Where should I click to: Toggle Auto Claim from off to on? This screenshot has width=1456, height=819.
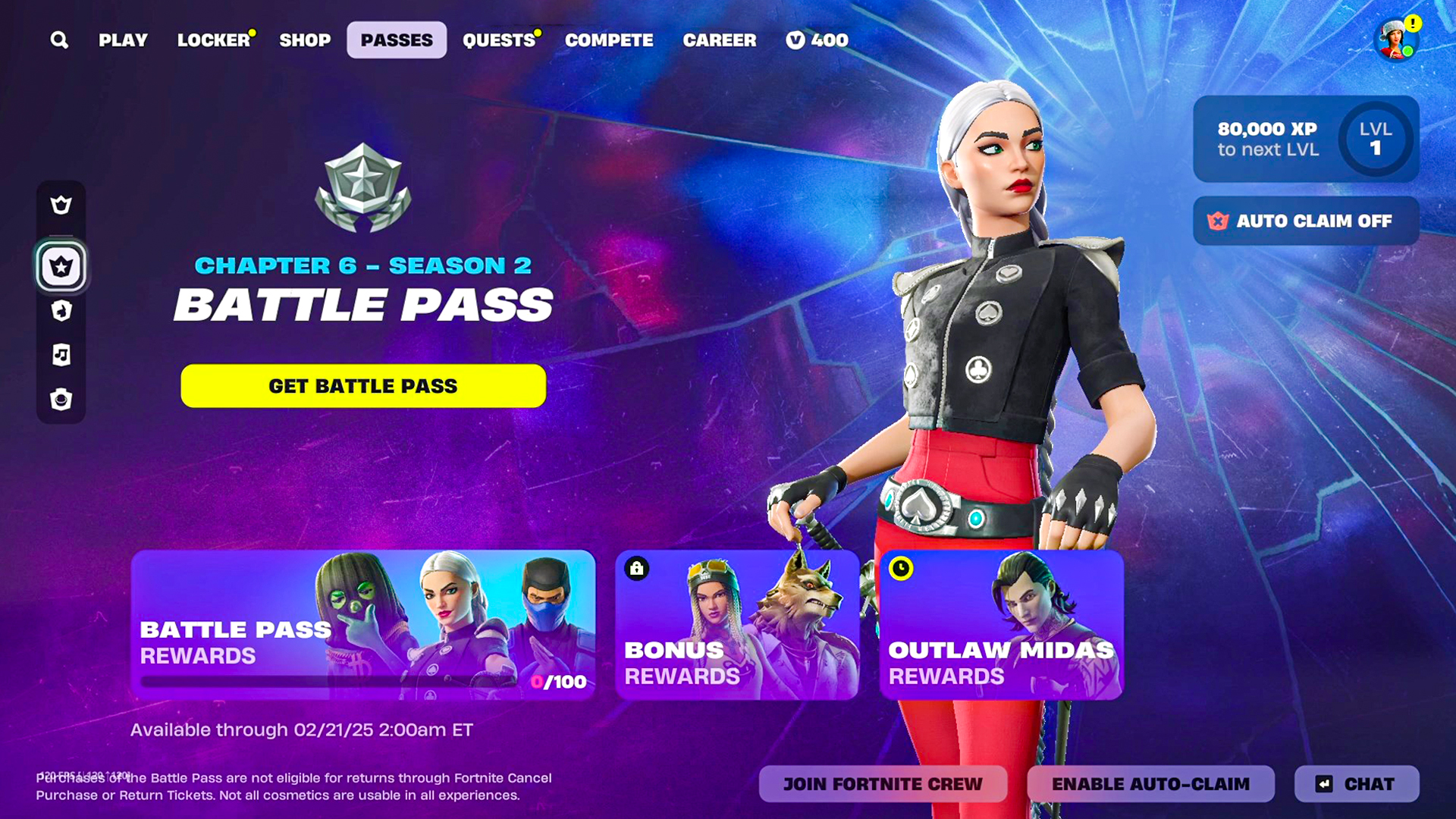[1305, 221]
